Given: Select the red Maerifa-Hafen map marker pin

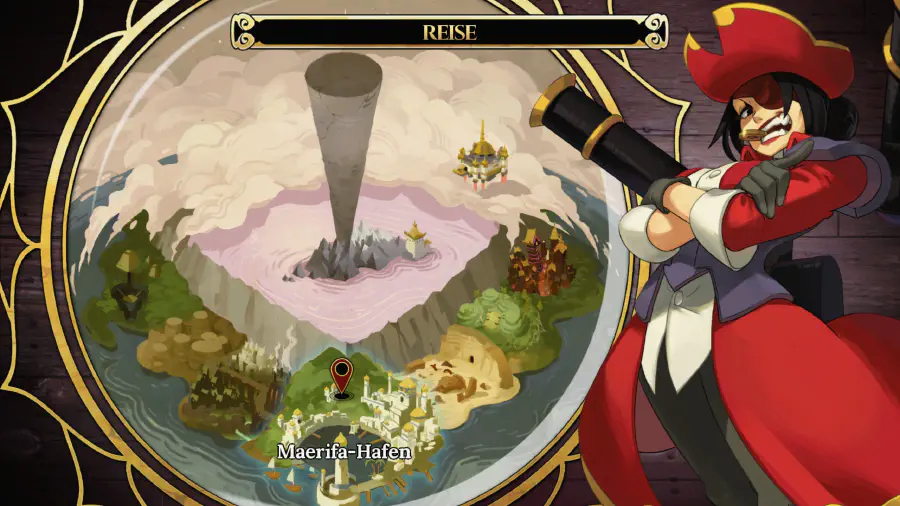Looking at the screenshot, I should pyautogui.click(x=342, y=374).
